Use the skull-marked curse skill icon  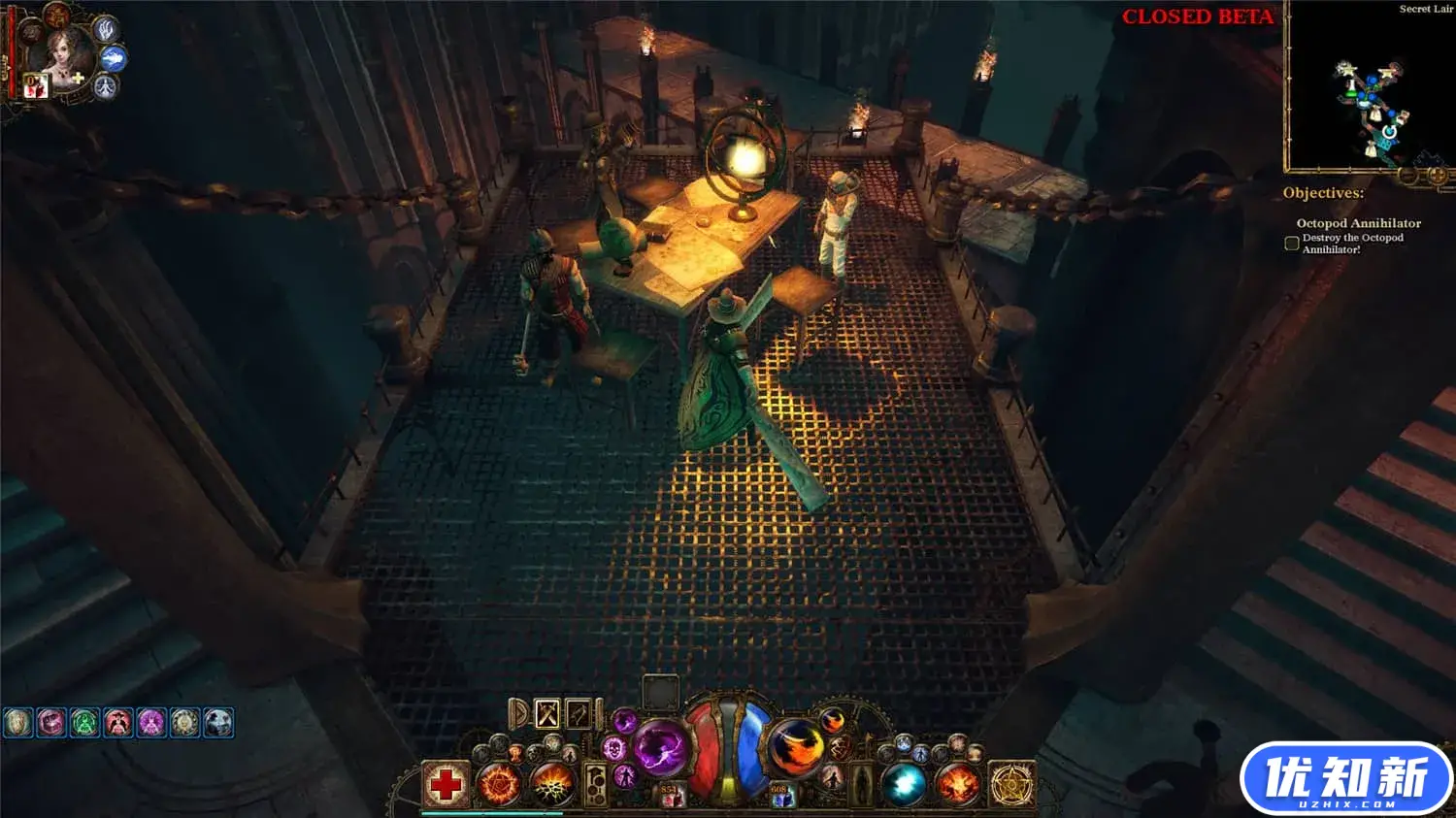[613, 748]
